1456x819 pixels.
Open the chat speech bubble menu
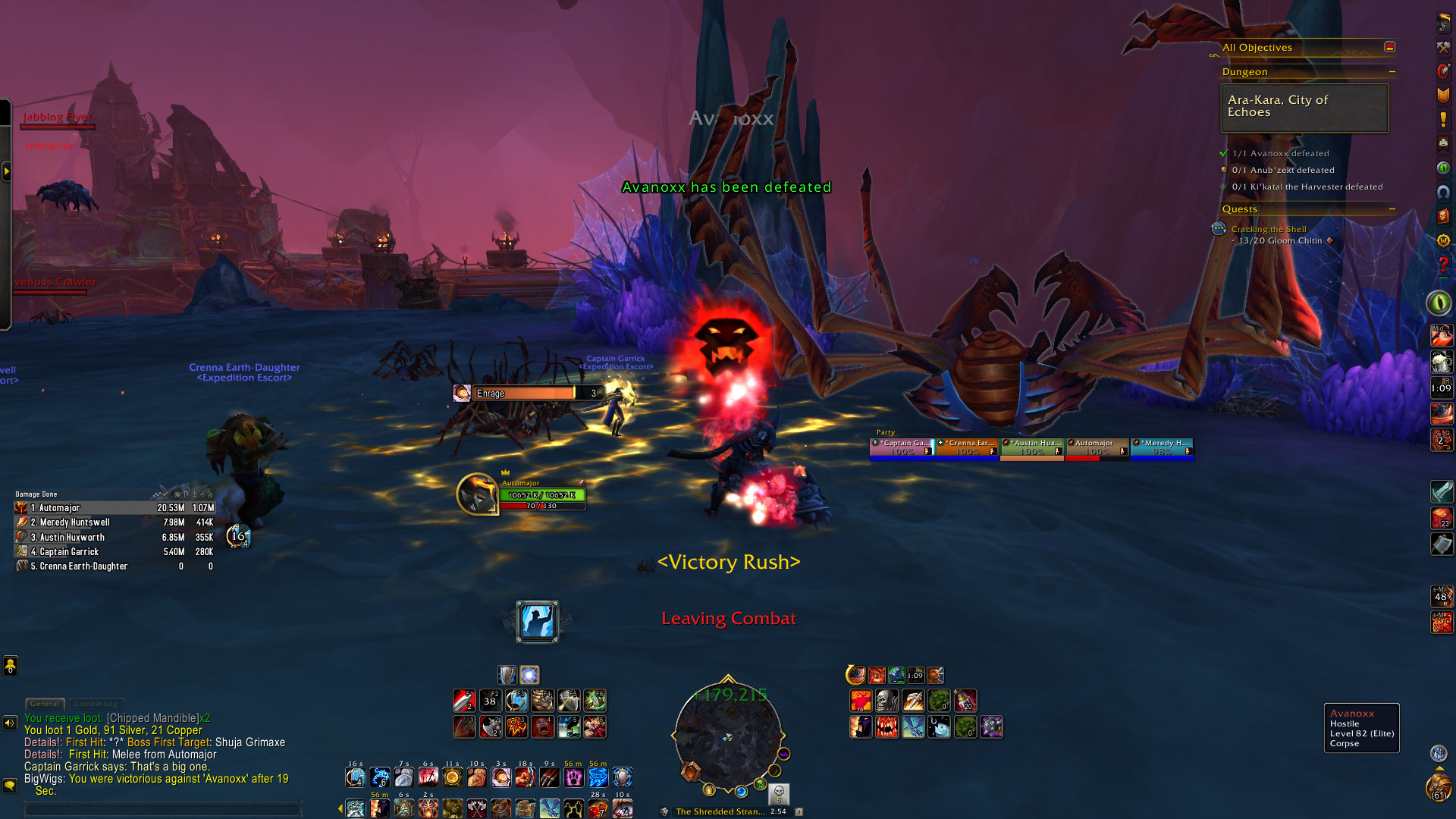tap(10, 786)
